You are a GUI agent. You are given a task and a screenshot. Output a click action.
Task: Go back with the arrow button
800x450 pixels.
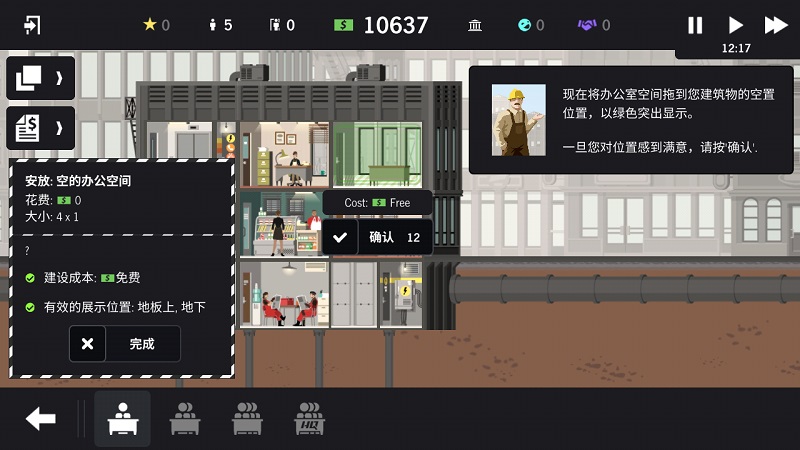41,418
